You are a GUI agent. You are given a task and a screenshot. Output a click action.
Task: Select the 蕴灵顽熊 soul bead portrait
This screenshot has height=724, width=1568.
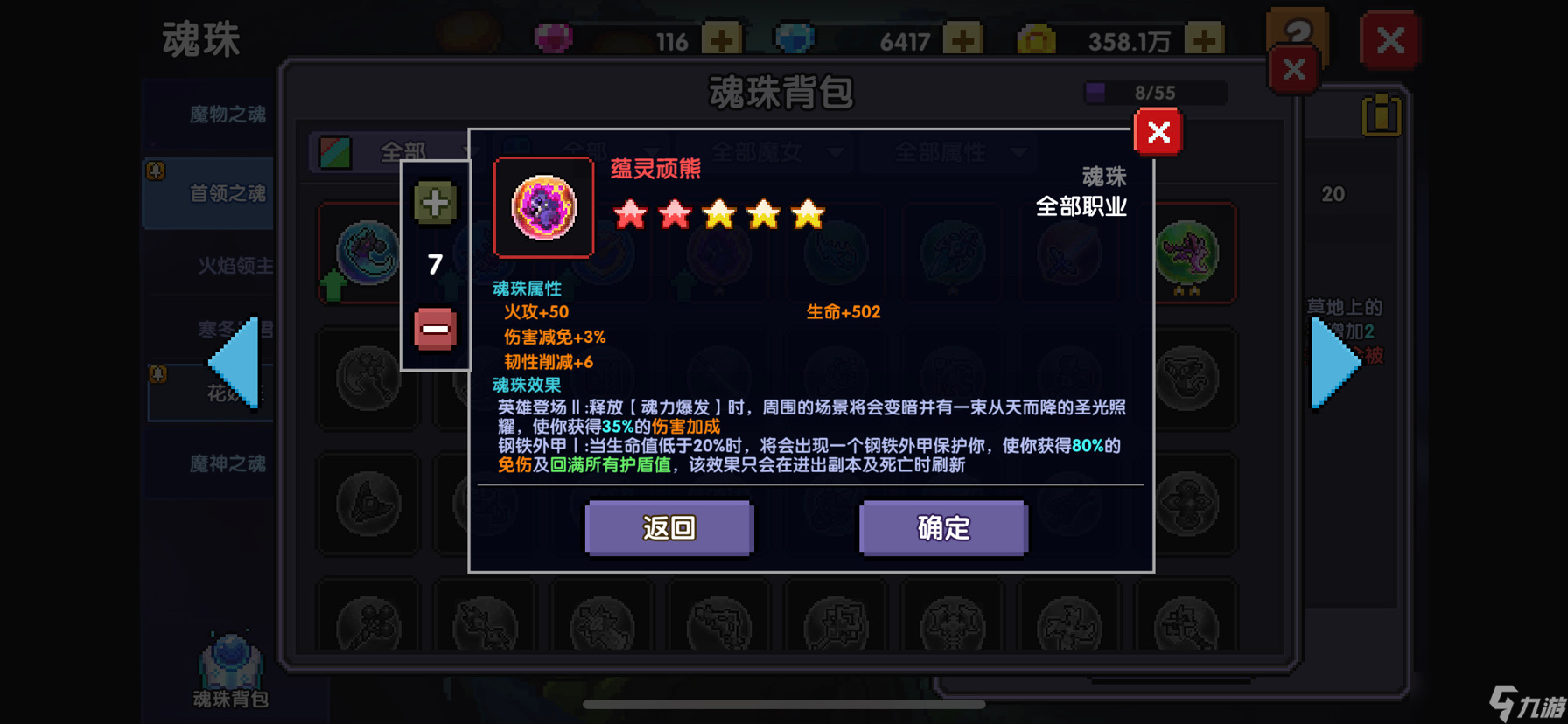click(x=543, y=208)
